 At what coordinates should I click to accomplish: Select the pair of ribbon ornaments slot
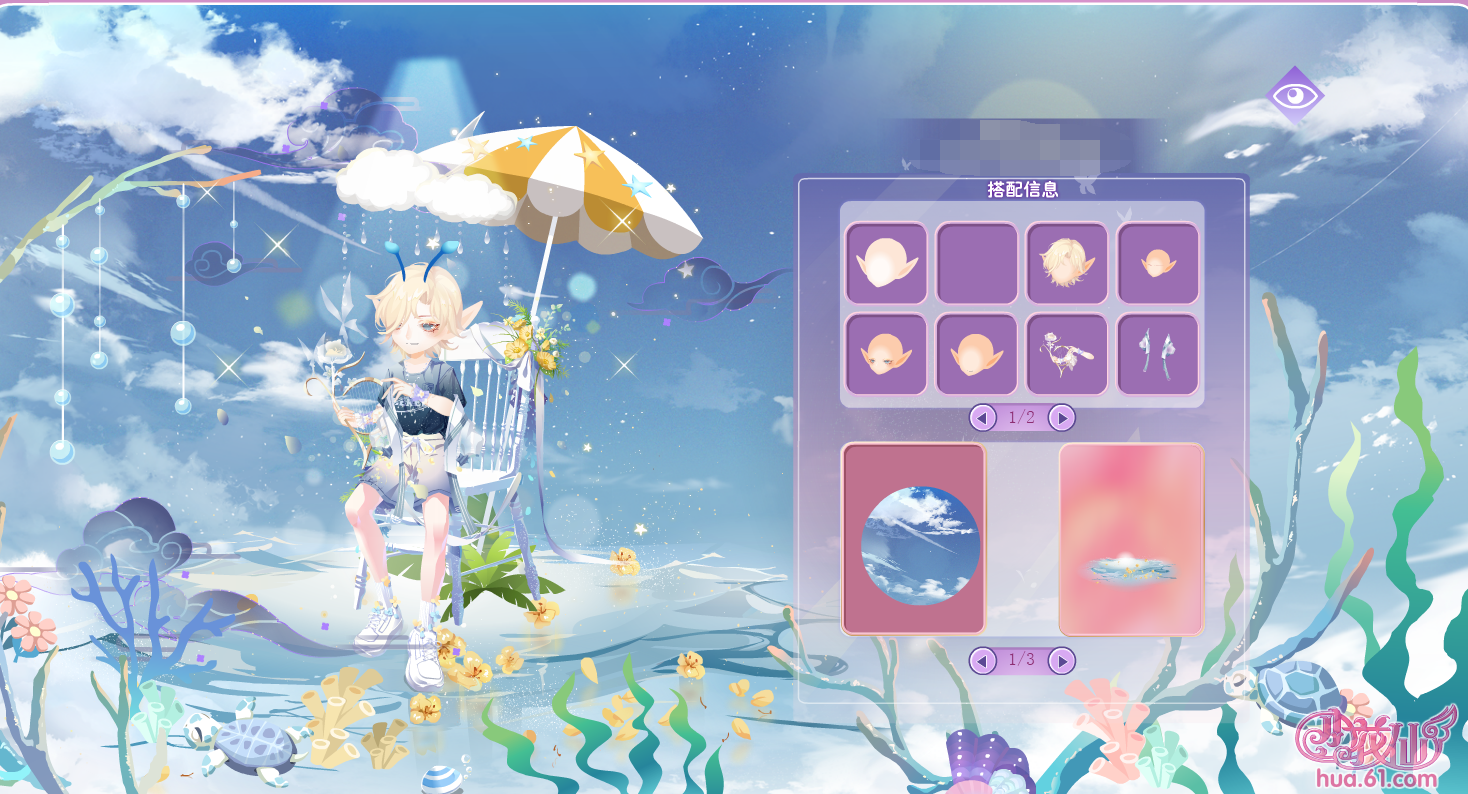click(x=1157, y=354)
